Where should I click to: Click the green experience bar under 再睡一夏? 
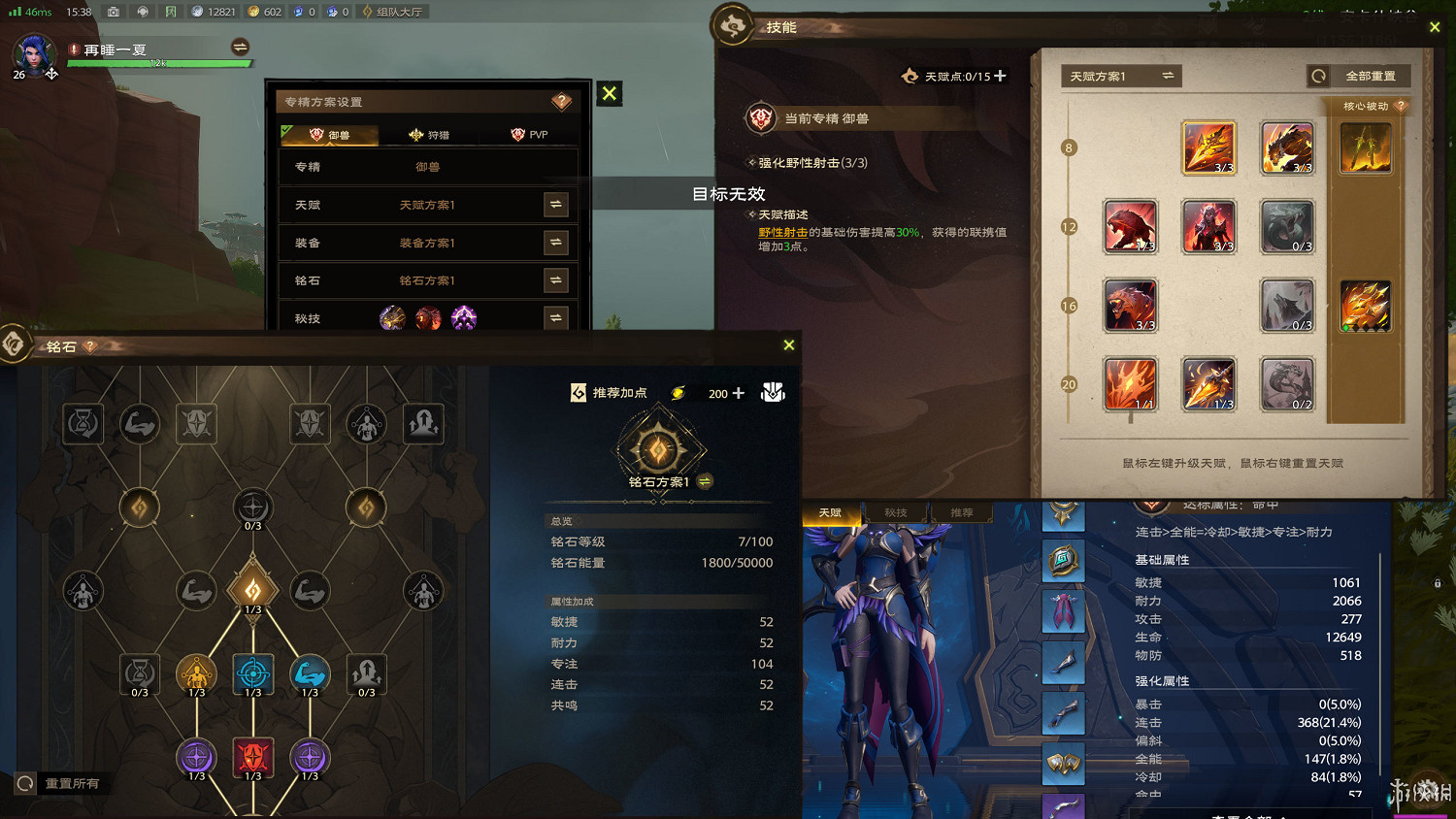[x=160, y=62]
